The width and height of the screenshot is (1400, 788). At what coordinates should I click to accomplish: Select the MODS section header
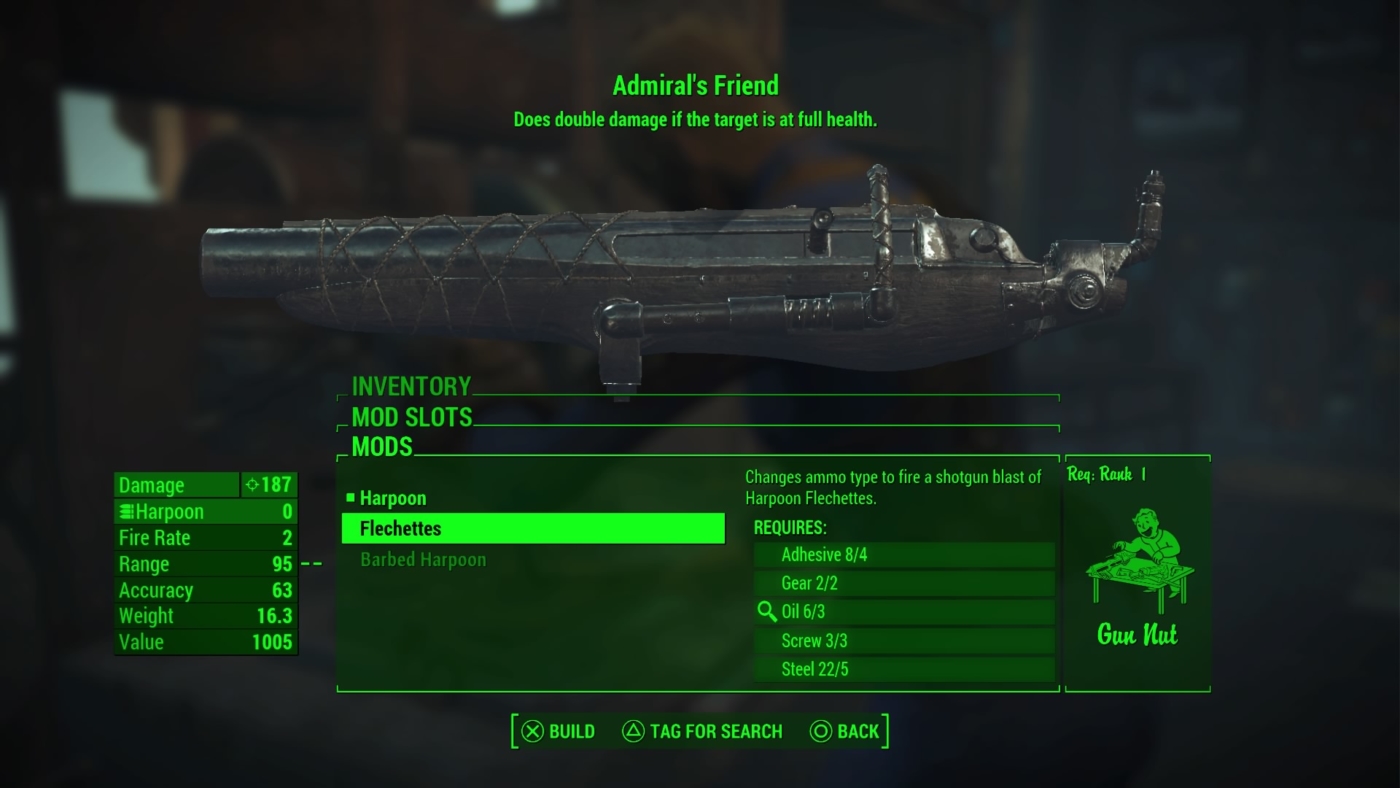click(383, 448)
